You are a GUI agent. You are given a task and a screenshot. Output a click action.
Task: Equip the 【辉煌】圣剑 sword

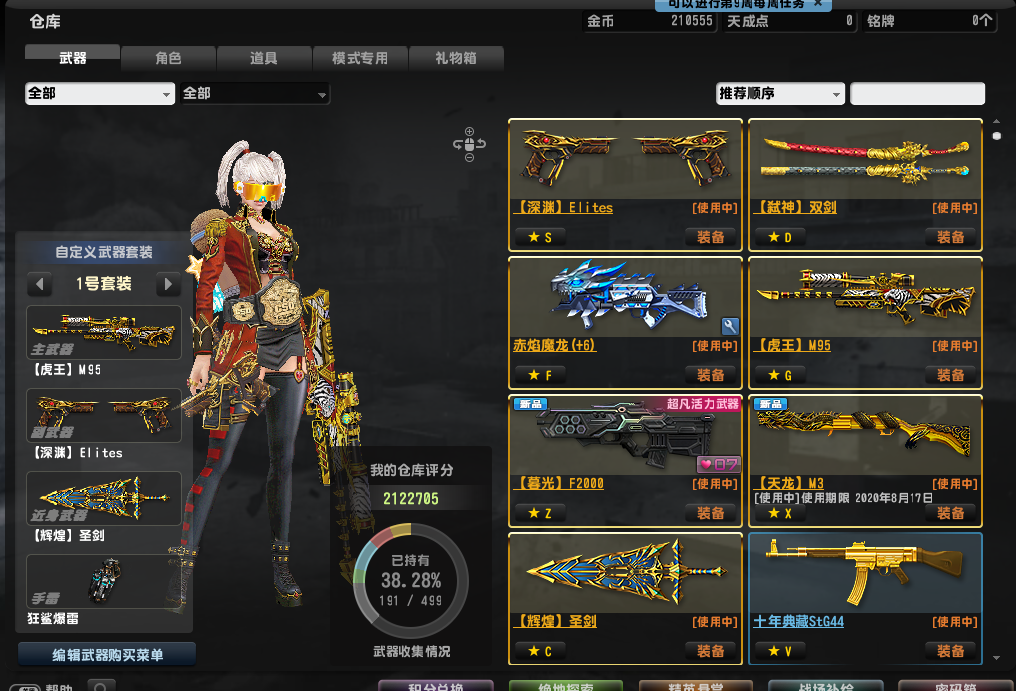pos(711,651)
